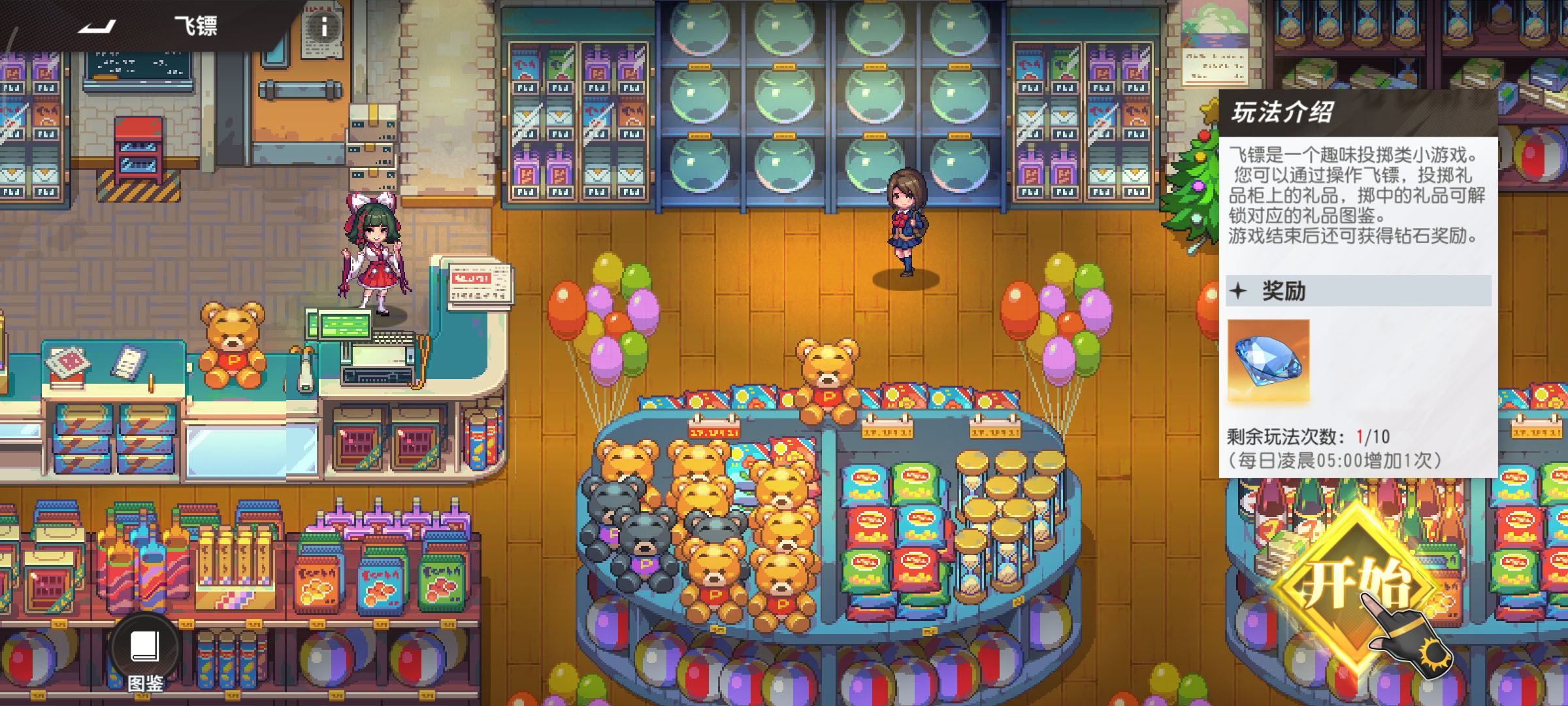Inspect the blue diamond reward icon
This screenshot has height=706, width=1568.
1268,360
